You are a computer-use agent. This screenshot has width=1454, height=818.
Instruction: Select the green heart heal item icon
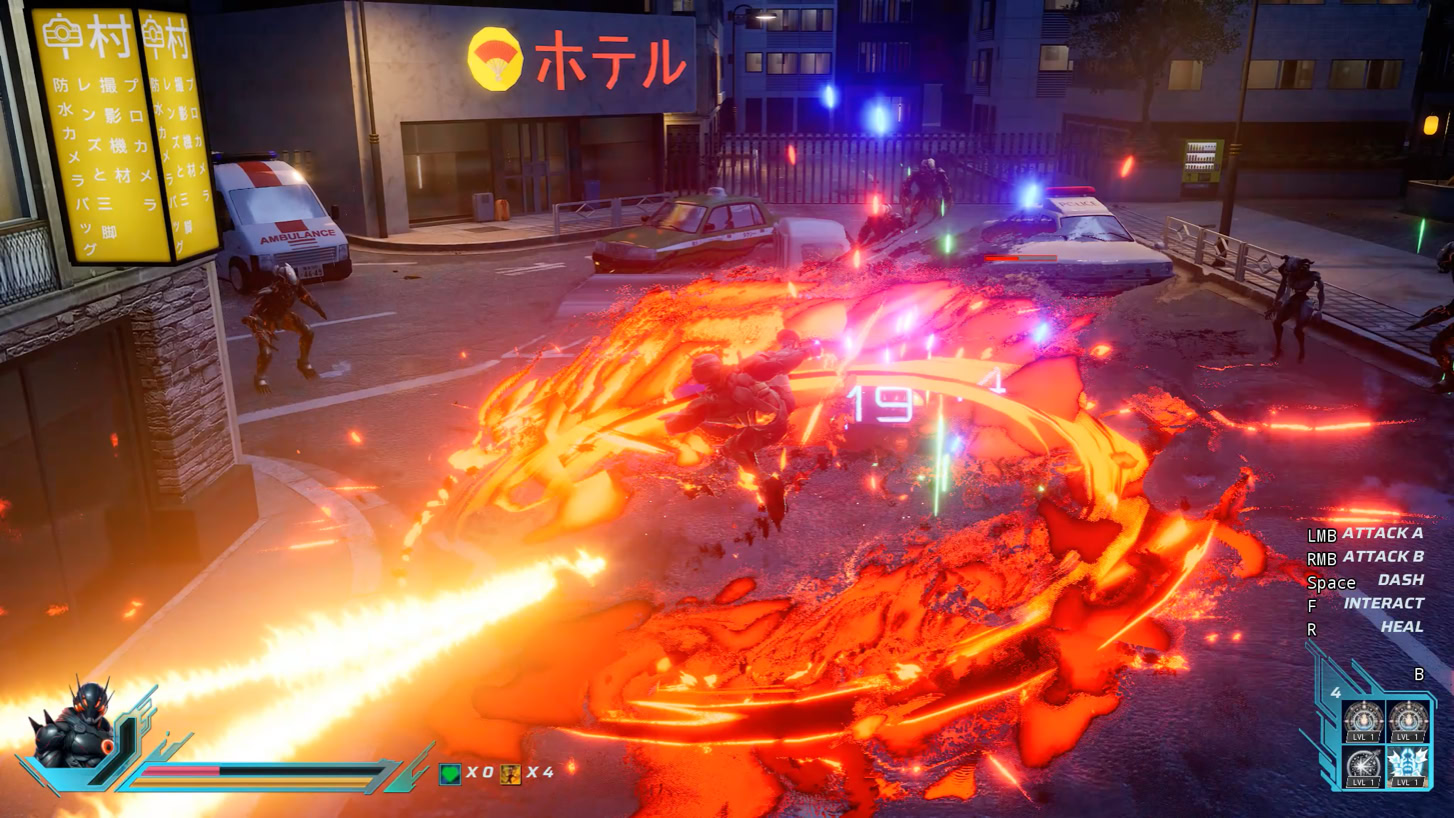click(450, 773)
